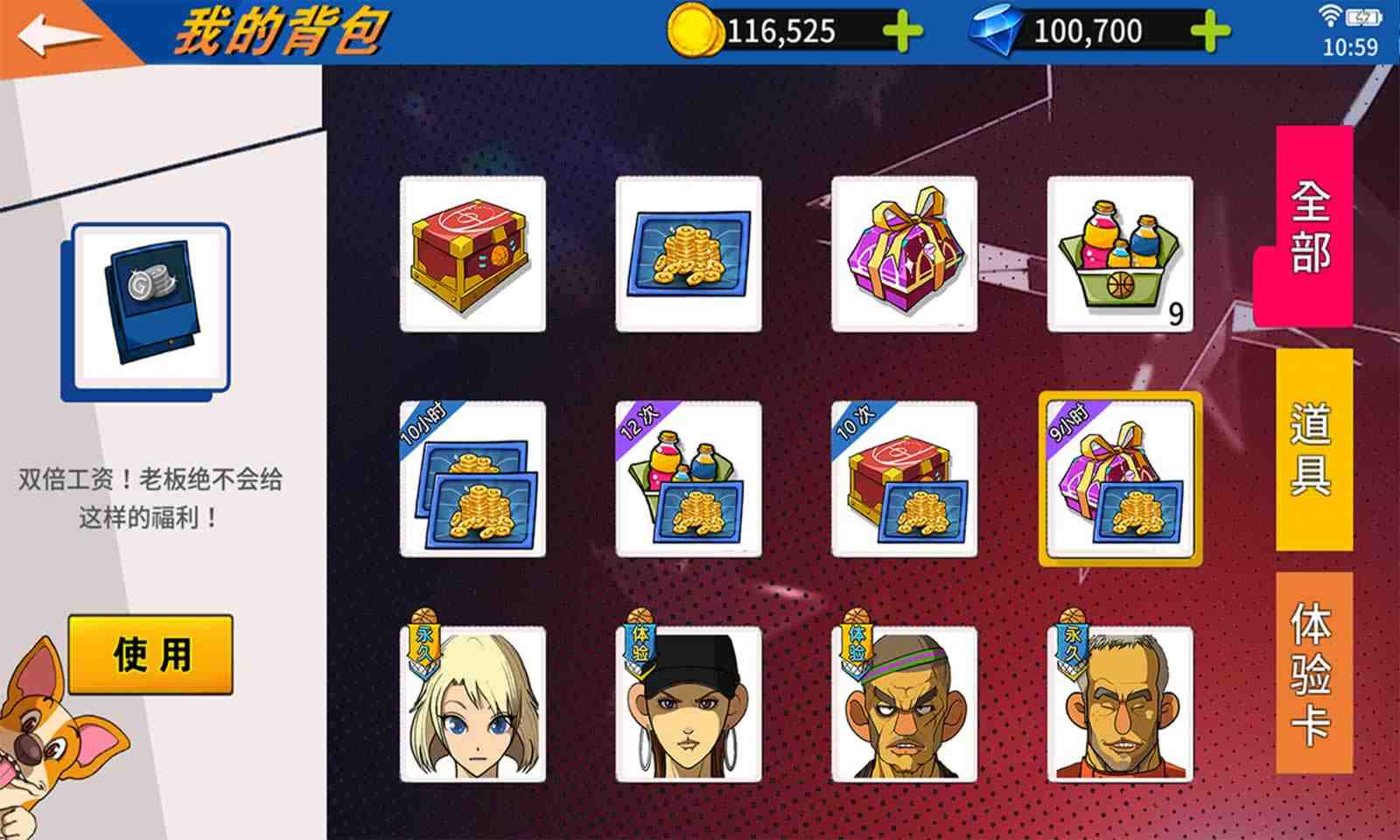Select the red treasure chest item
This screenshot has height=840, width=1400.
(x=472, y=254)
